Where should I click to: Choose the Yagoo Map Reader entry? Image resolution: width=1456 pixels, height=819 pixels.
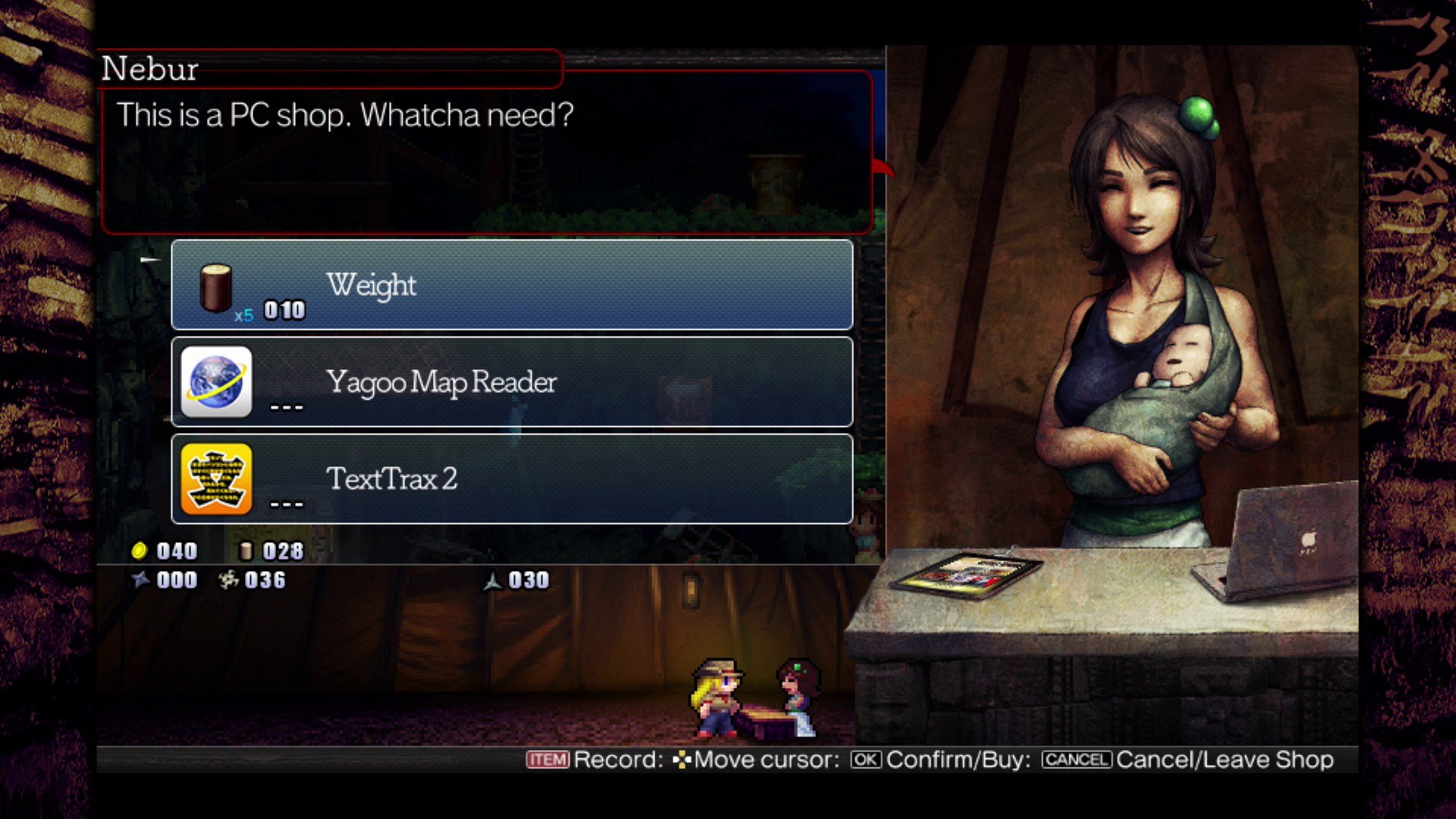click(x=512, y=382)
